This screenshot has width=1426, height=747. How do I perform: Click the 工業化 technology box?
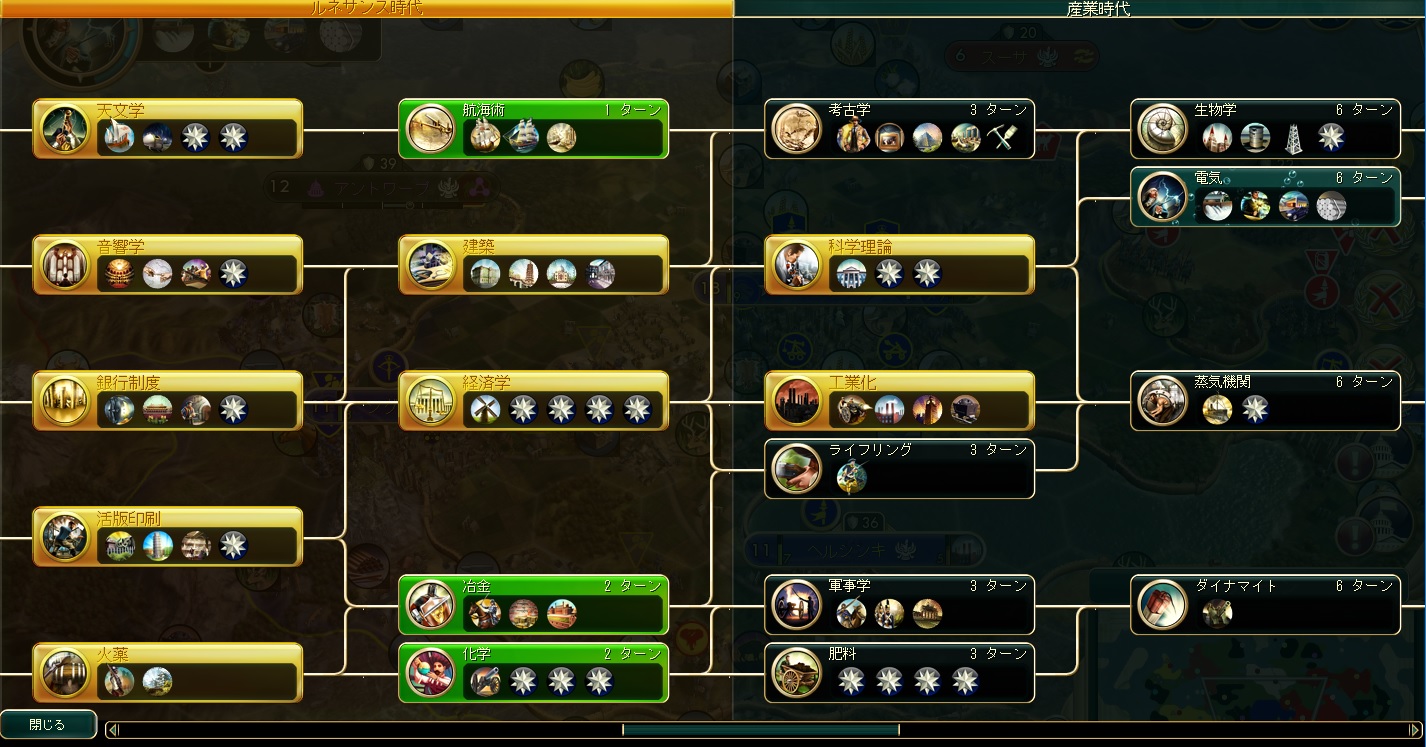coord(899,400)
